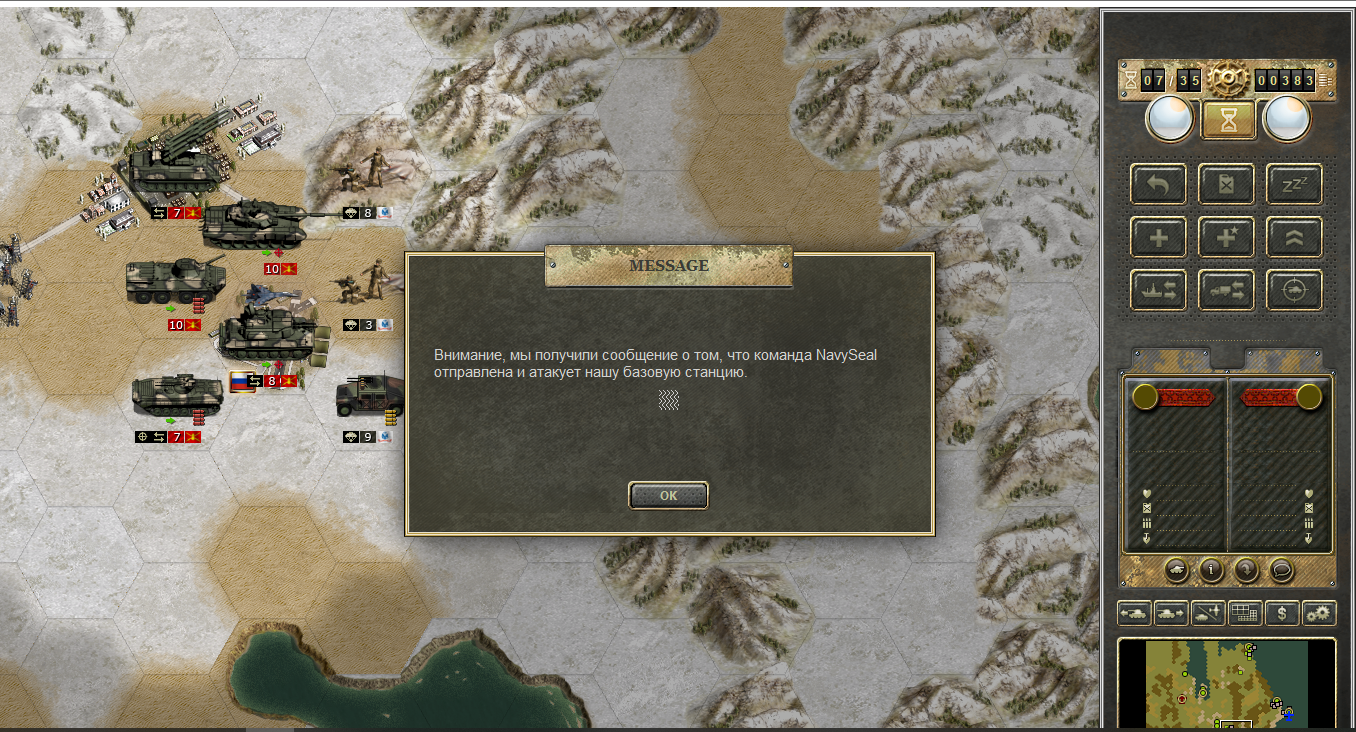This screenshot has width=1356, height=732.
Task: Activate the tank crosshair target button
Action: click(x=1294, y=291)
